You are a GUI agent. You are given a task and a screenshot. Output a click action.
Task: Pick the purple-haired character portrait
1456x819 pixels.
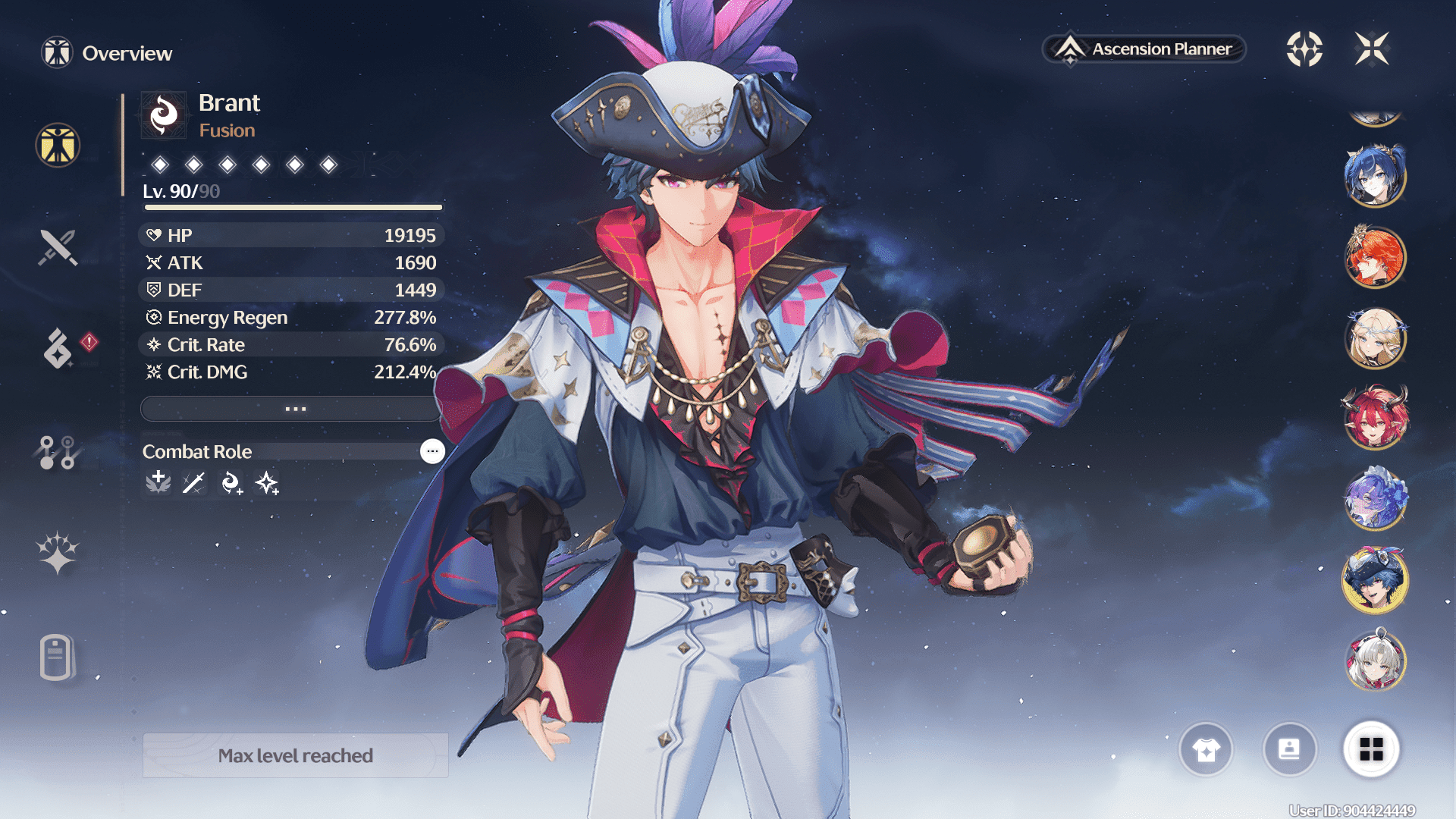[x=1375, y=499]
